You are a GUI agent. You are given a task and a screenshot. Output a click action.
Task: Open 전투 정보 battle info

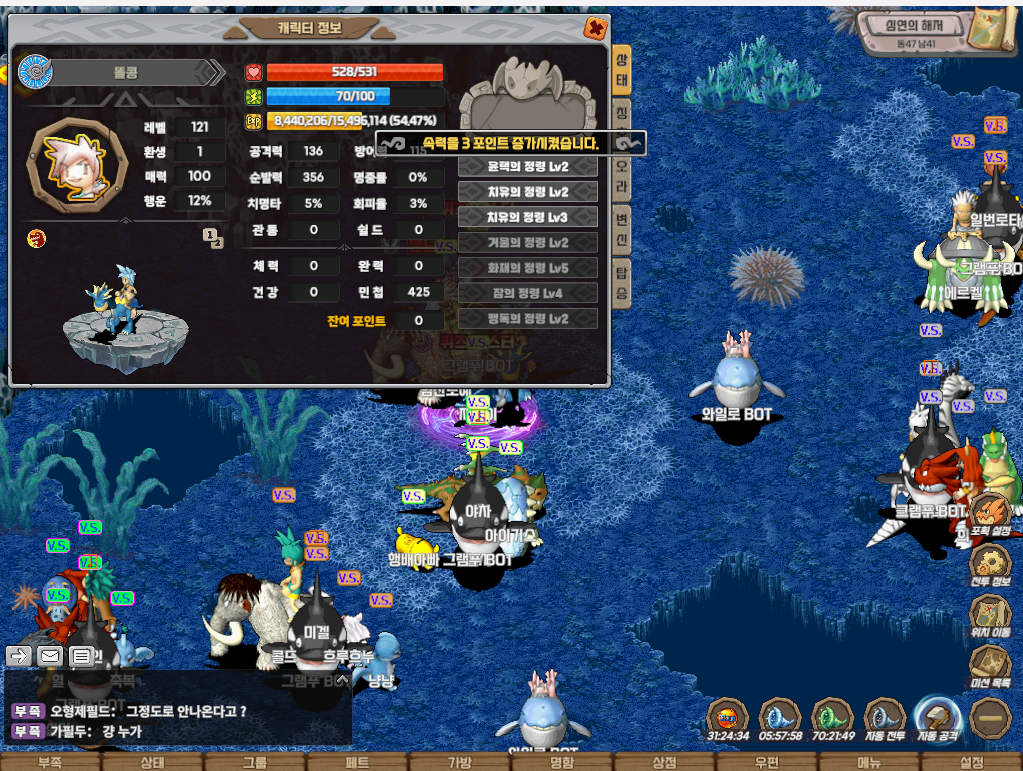pos(990,565)
